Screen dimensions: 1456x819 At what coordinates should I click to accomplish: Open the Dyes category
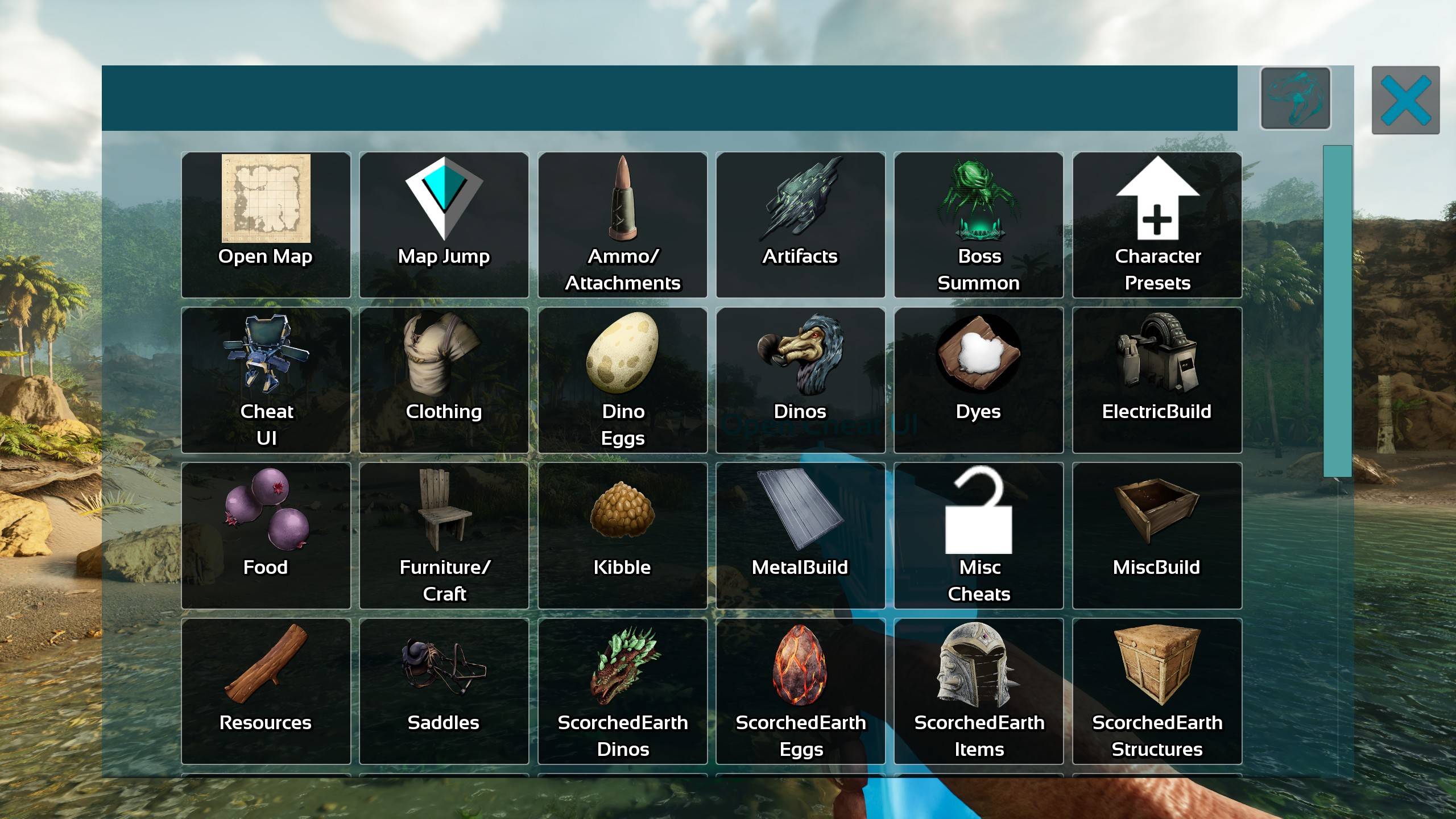(978, 378)
